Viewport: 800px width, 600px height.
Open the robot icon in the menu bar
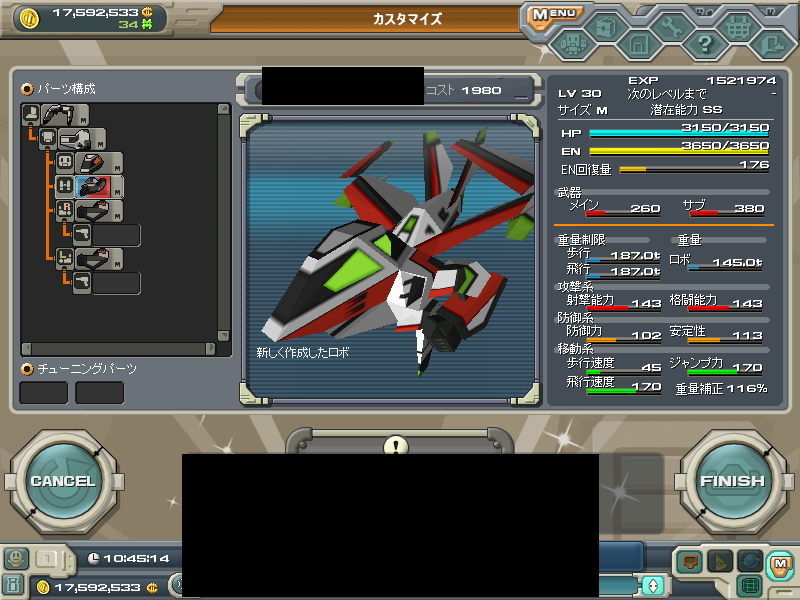pos(570,44)
